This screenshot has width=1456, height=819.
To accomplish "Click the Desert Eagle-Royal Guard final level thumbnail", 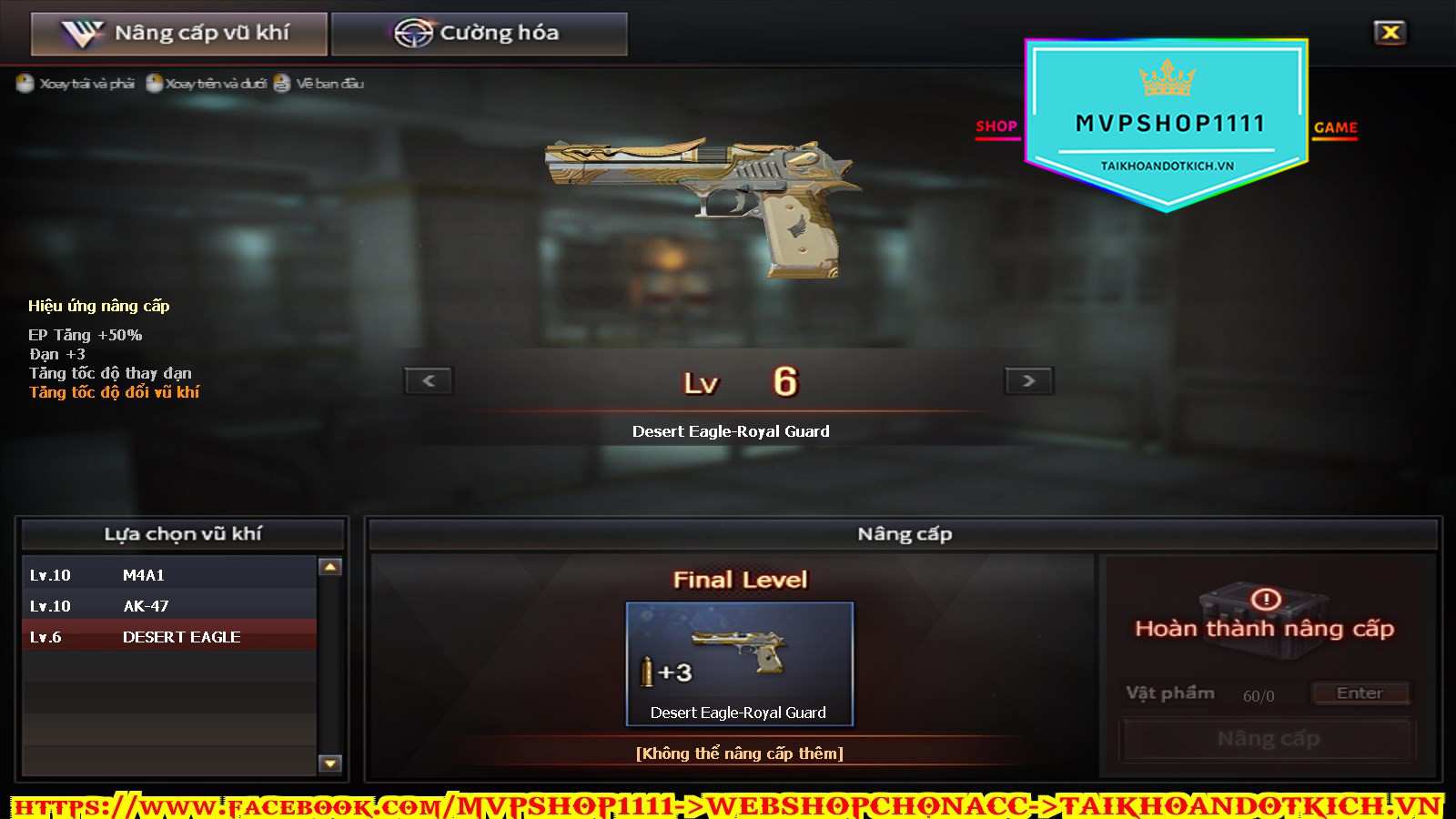I will tap(739, 663).
